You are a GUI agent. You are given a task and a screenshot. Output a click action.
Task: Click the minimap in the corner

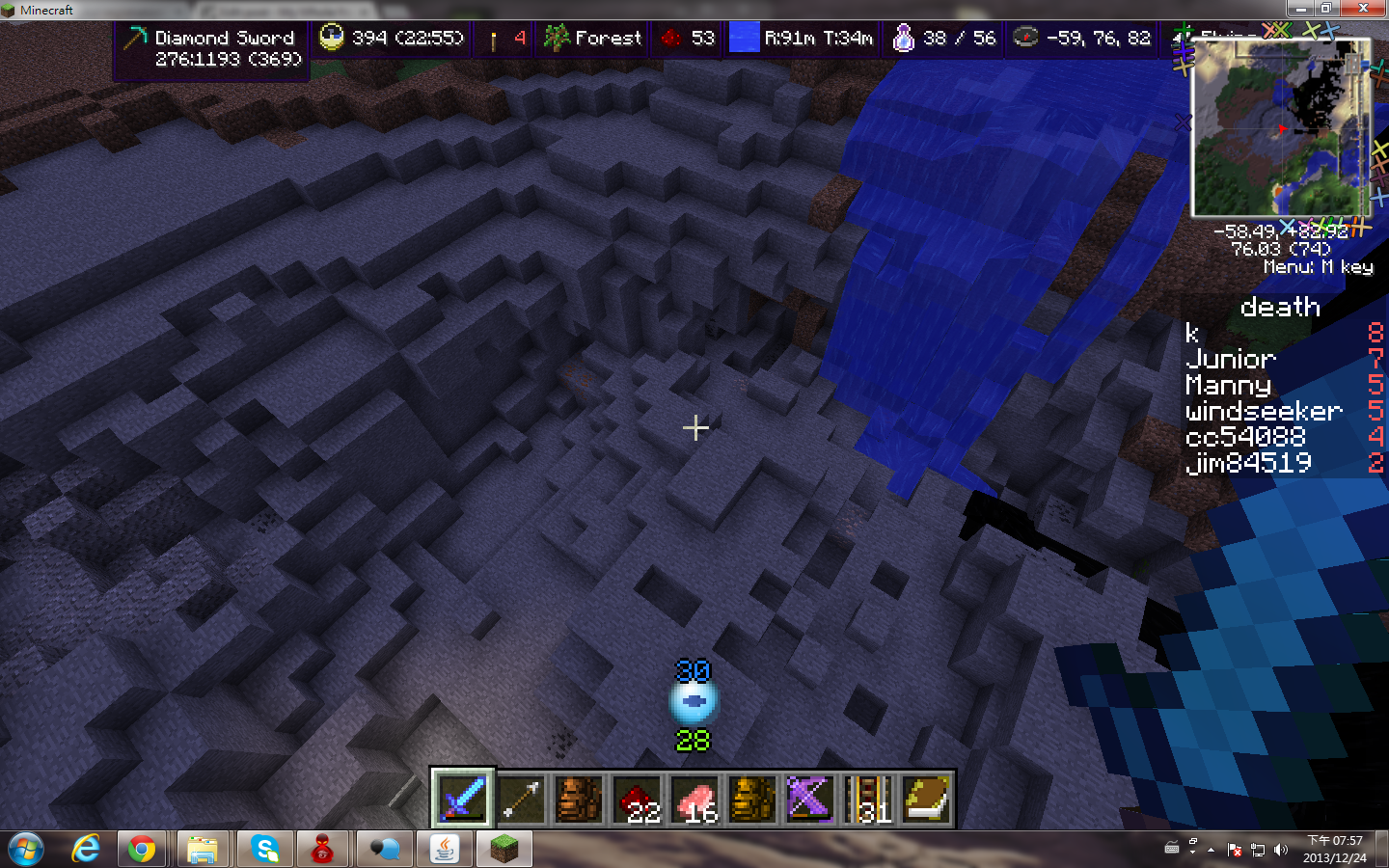(x=1281, y=128)
